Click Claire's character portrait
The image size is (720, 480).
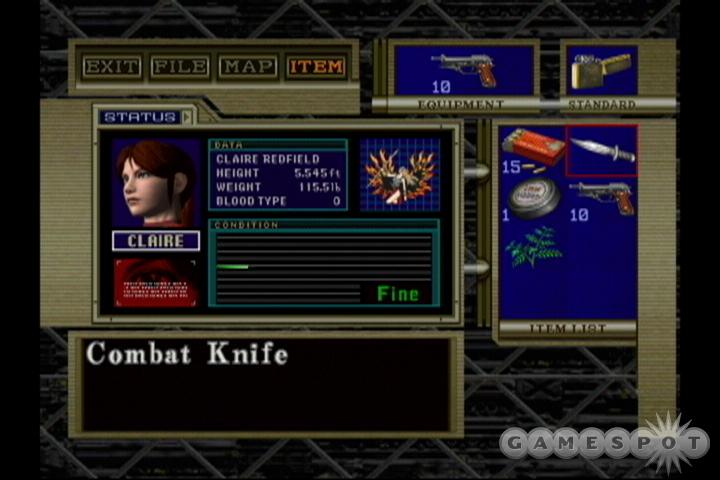coord(156,183)
